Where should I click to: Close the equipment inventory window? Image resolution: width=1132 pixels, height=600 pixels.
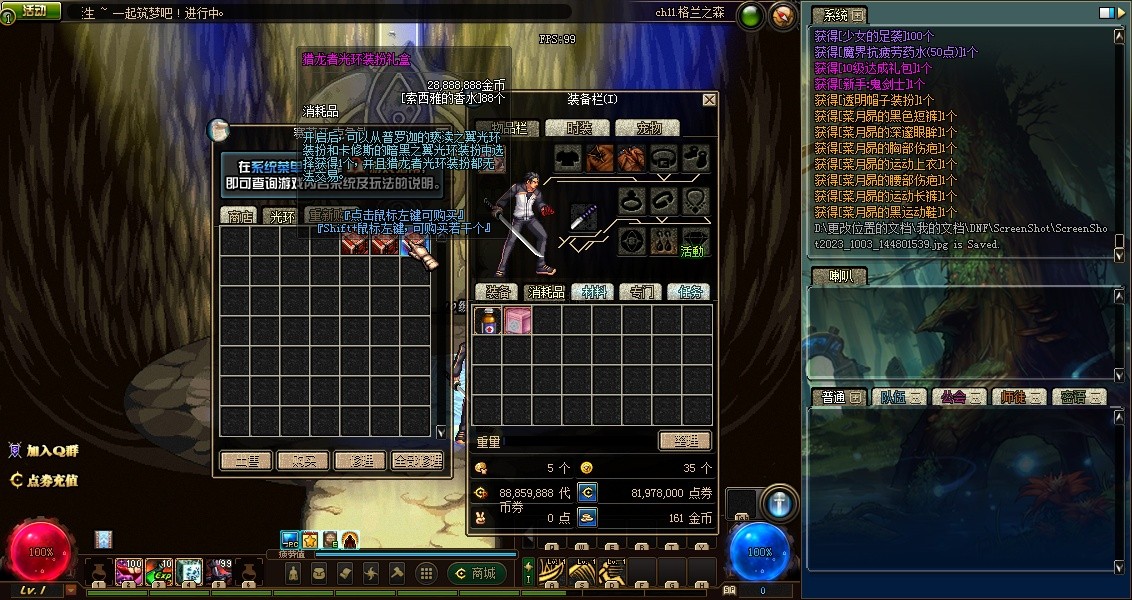(x=709, y=100)
